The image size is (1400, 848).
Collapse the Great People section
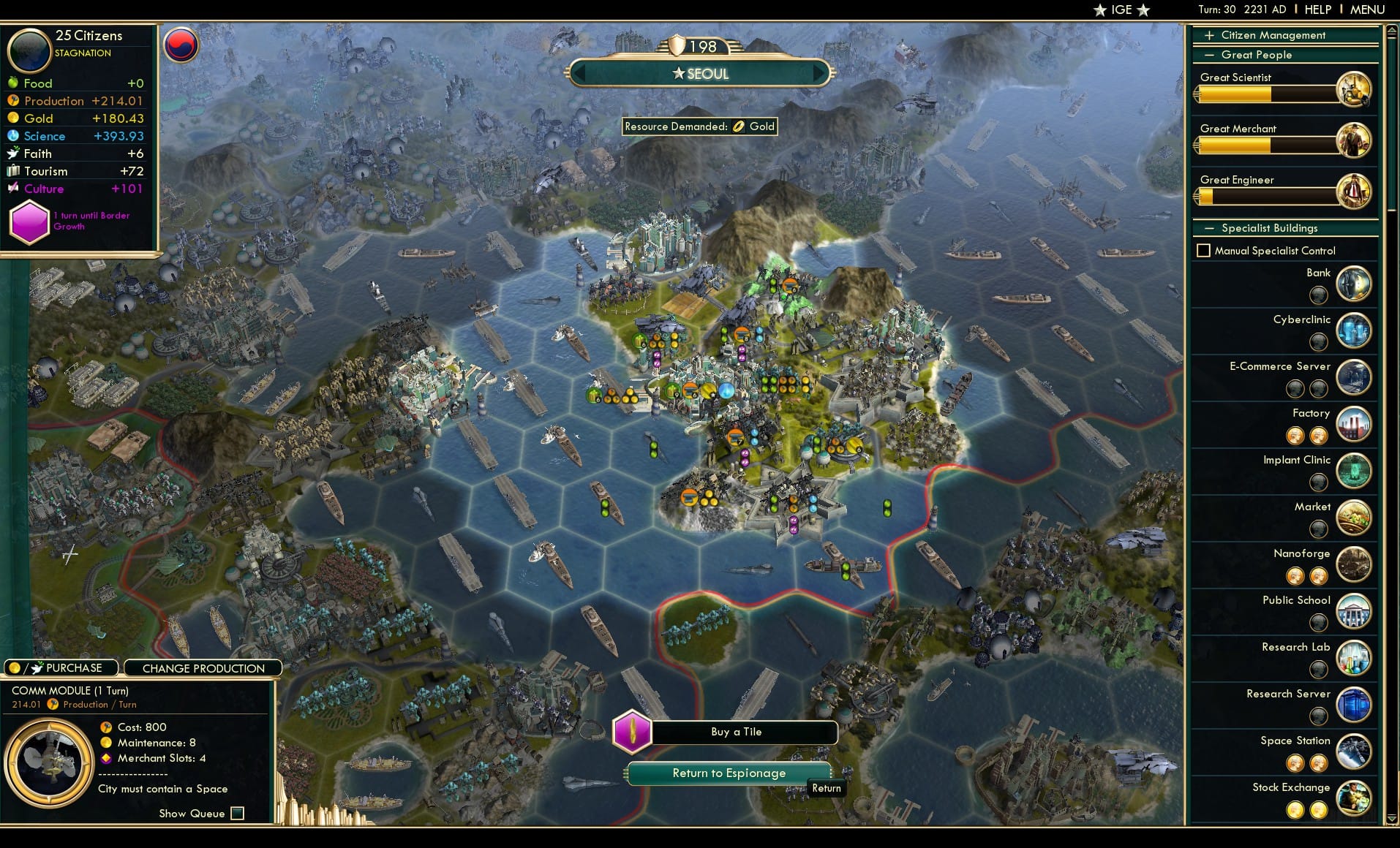pyautogui.click(x=1211, y=54)
